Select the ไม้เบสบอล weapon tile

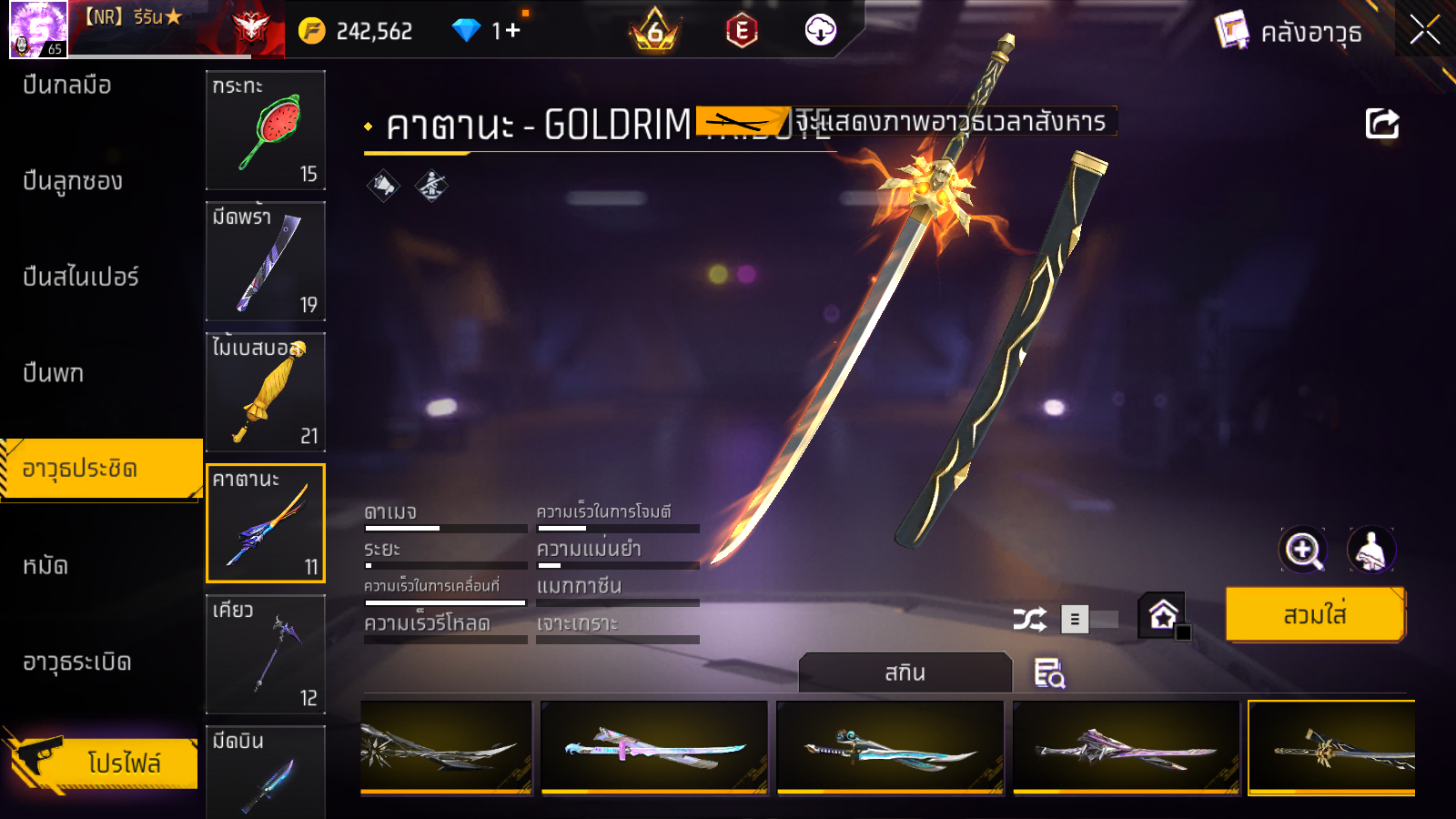tap(266, 392)
